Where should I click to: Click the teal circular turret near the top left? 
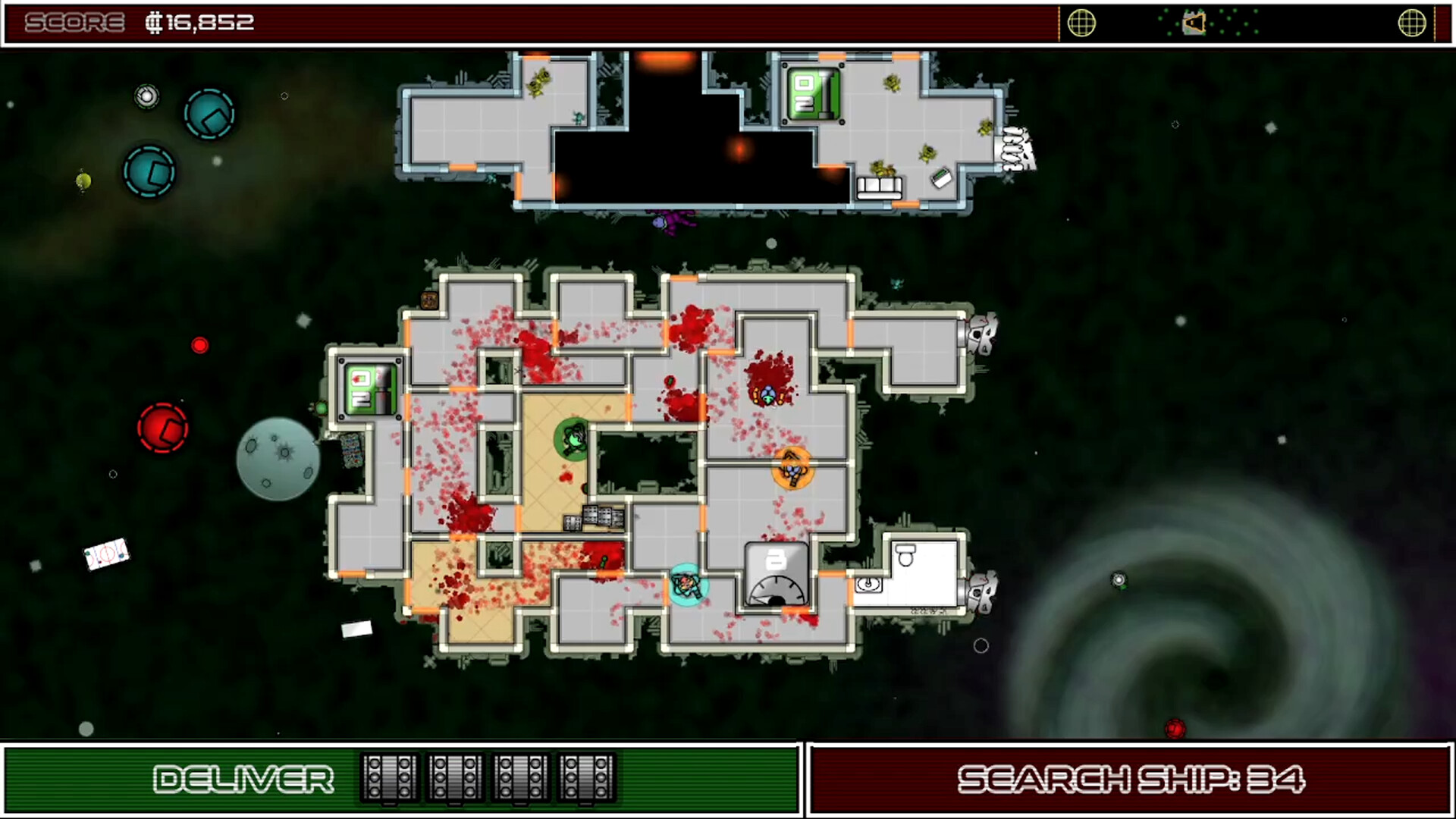[209, 115]
